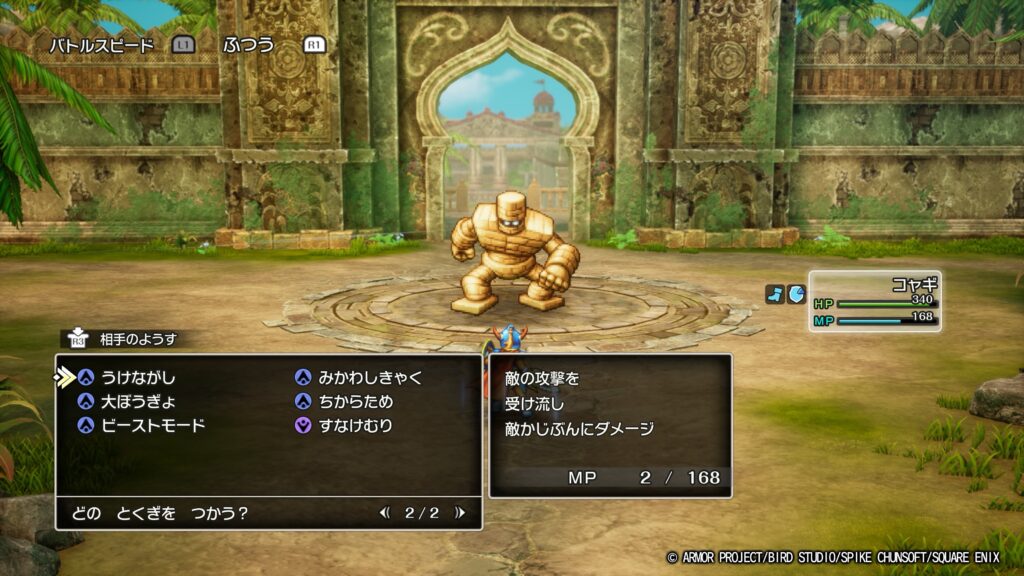Screen dimensions: 1024x576
Task: Use the すなけむり skill
Action: [x=355, y=426]
